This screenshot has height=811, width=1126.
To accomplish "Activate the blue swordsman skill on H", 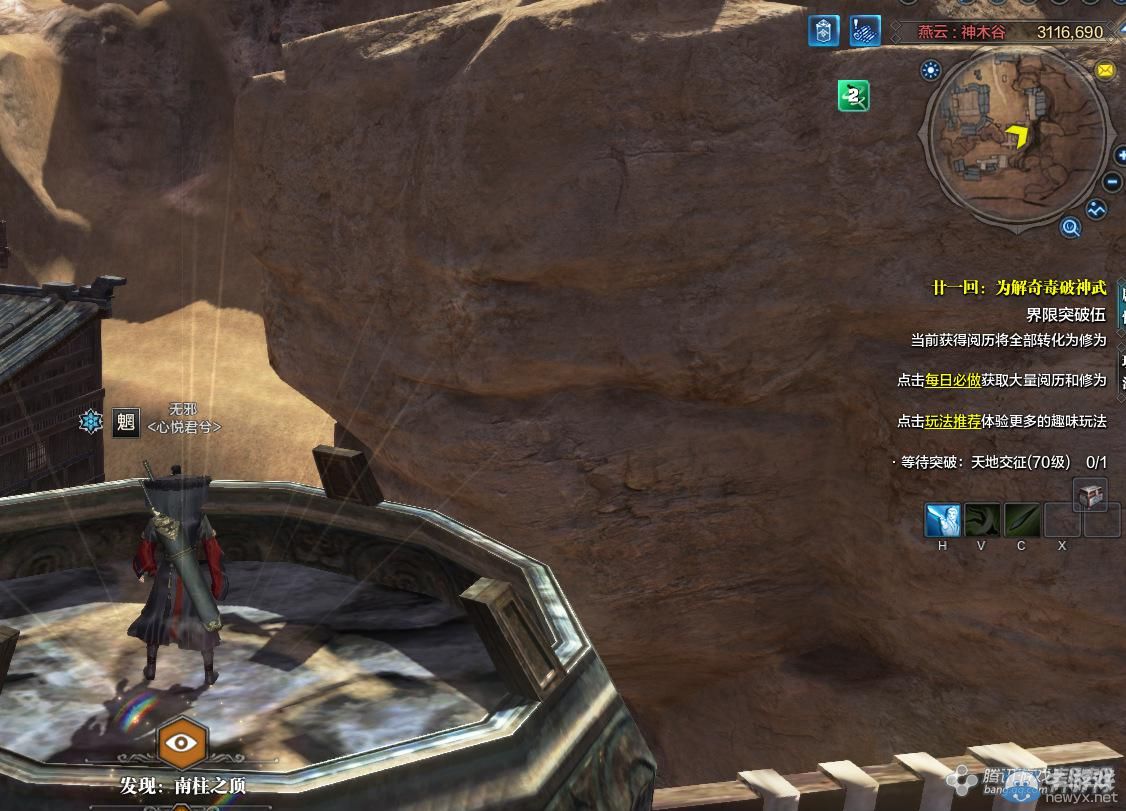I will point(942,520).
